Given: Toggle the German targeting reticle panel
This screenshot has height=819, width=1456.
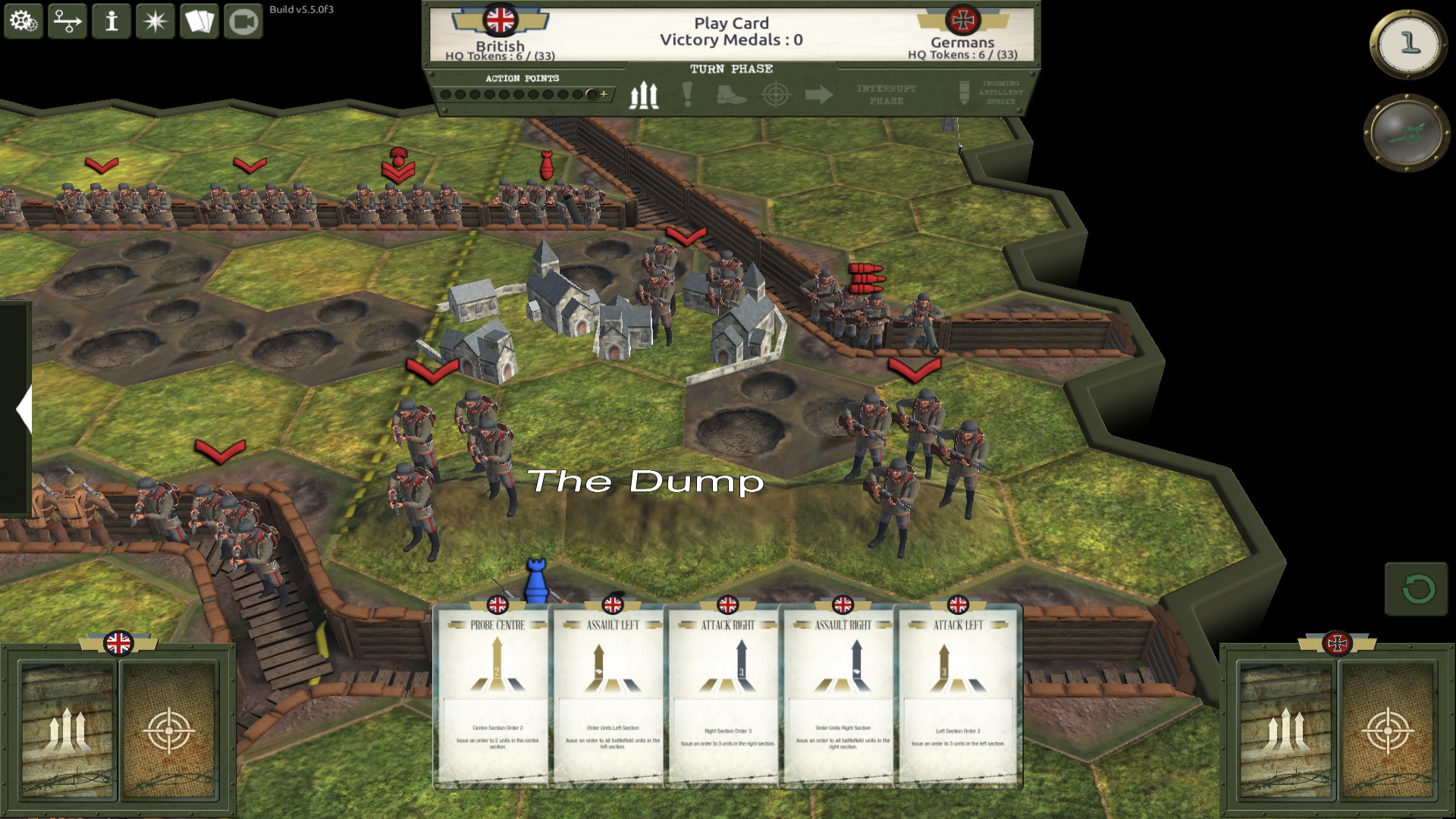Looking at the screenshot, I should pyautogui.click(x=1389, y=732).
